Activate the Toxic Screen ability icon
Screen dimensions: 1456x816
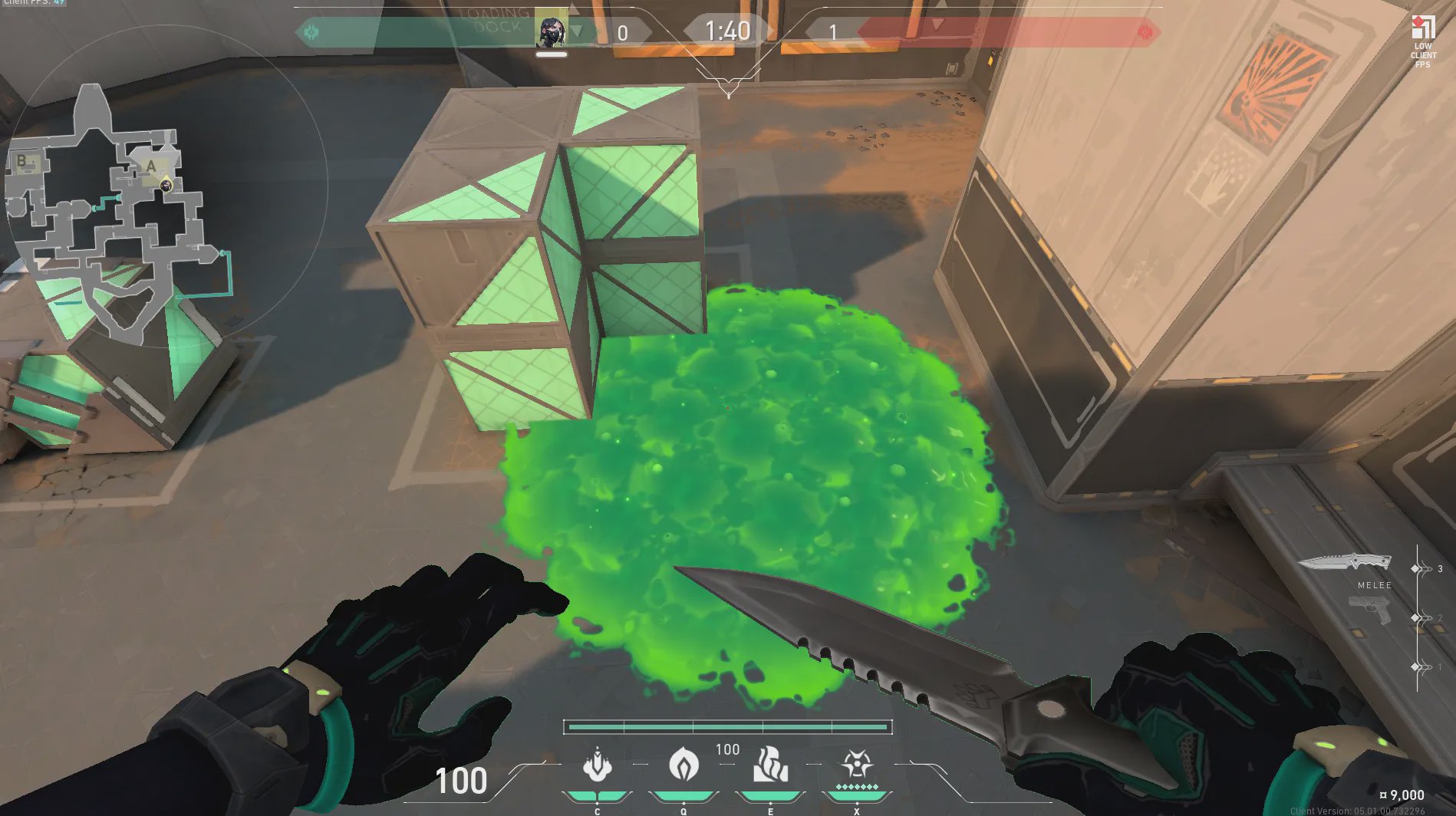click(x=770, y=765)
